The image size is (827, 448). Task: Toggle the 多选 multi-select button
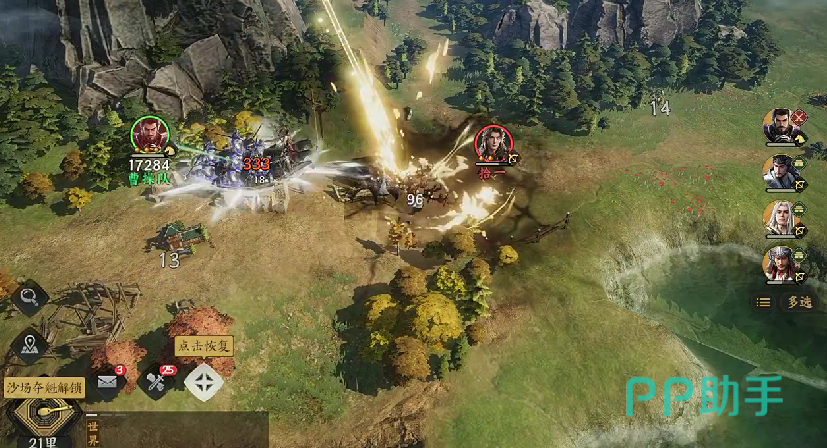[x=797, y=301]
